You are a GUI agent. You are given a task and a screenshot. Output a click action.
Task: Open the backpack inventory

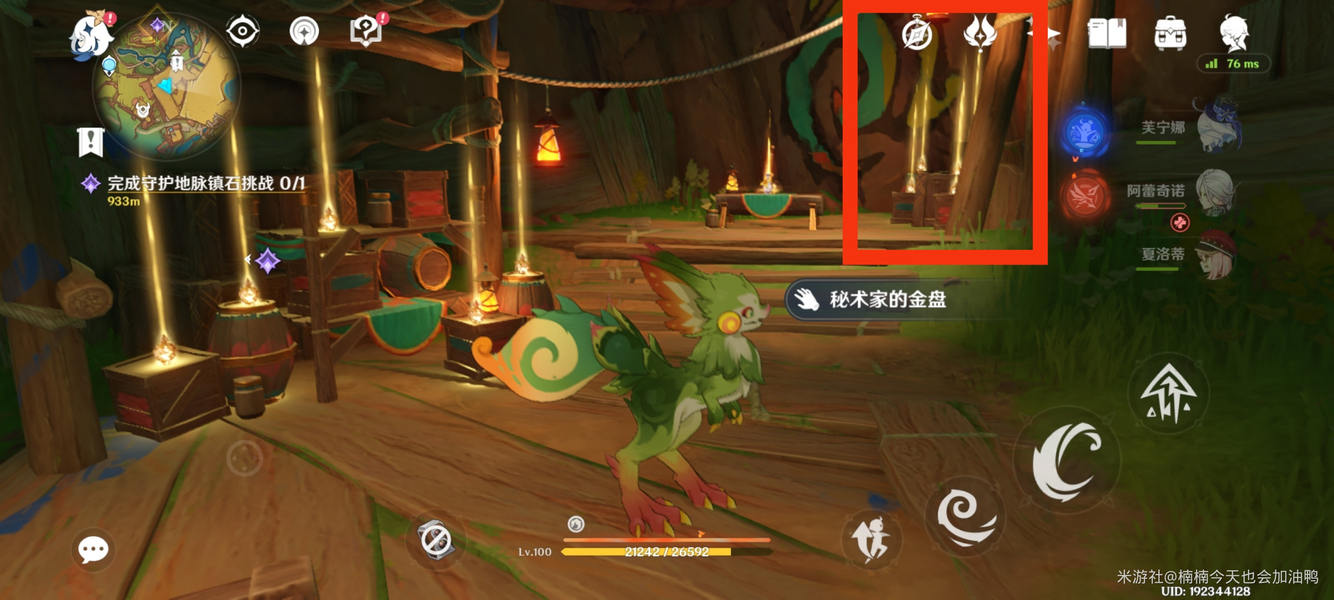coord(1170,34)
